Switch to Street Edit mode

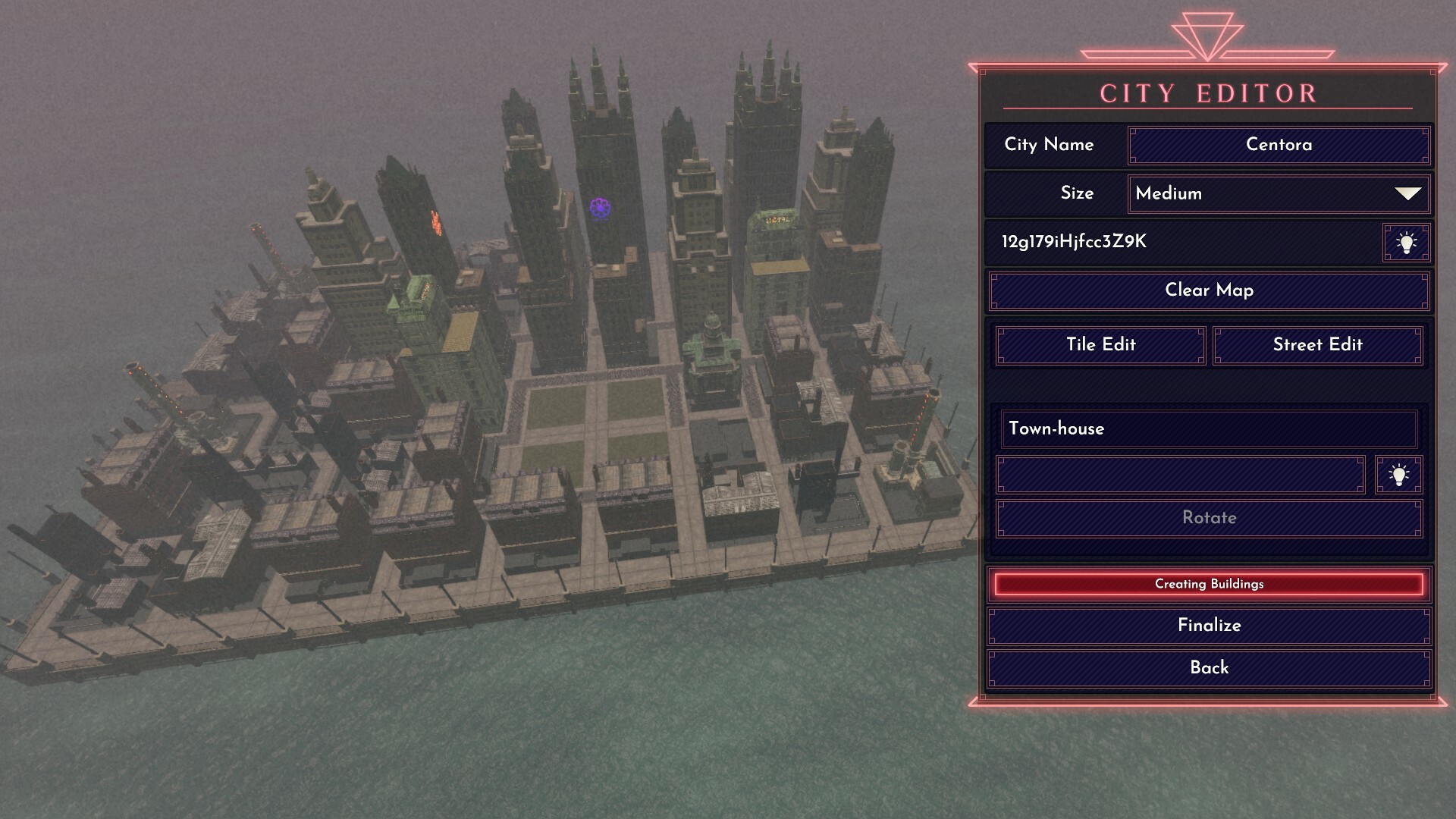tap(1317, 345)
